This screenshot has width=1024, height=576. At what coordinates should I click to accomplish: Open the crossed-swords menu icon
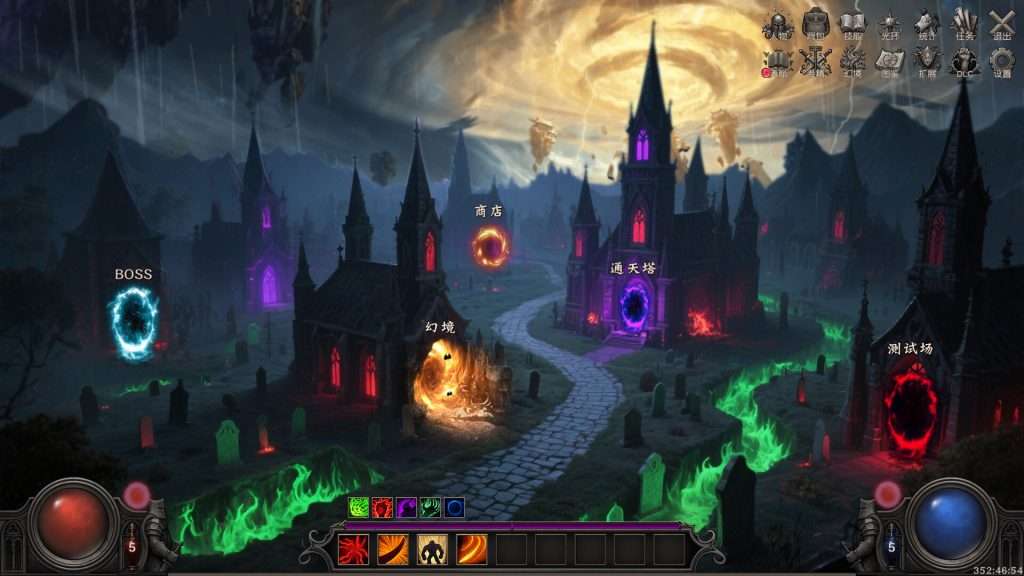pos(816,62)
